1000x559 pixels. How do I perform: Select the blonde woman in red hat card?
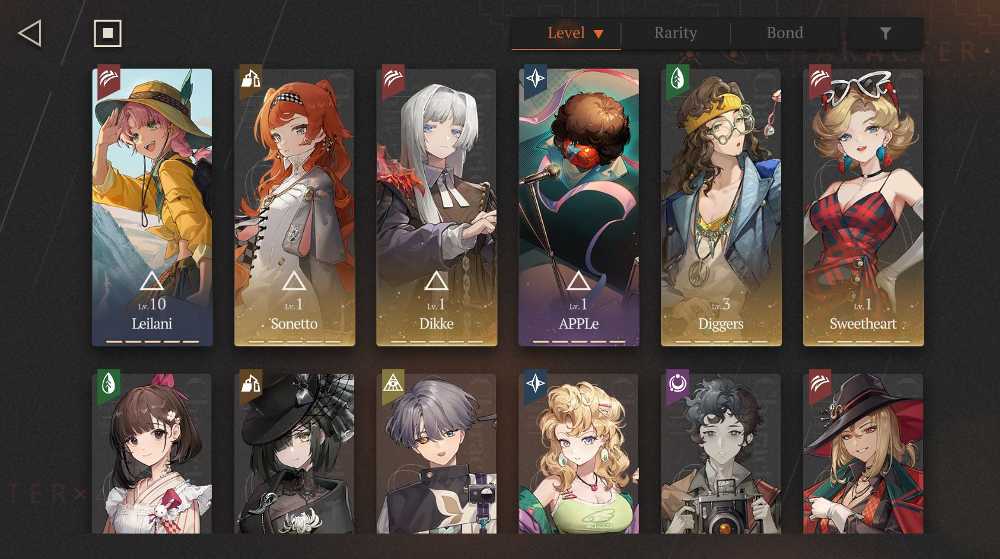863,453
